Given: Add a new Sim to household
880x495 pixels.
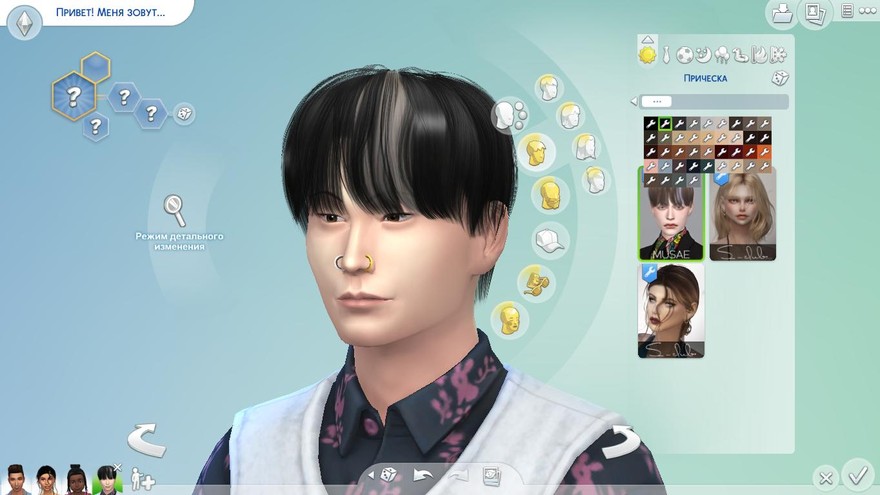Looking at the screenshot, I should point(141,478).
